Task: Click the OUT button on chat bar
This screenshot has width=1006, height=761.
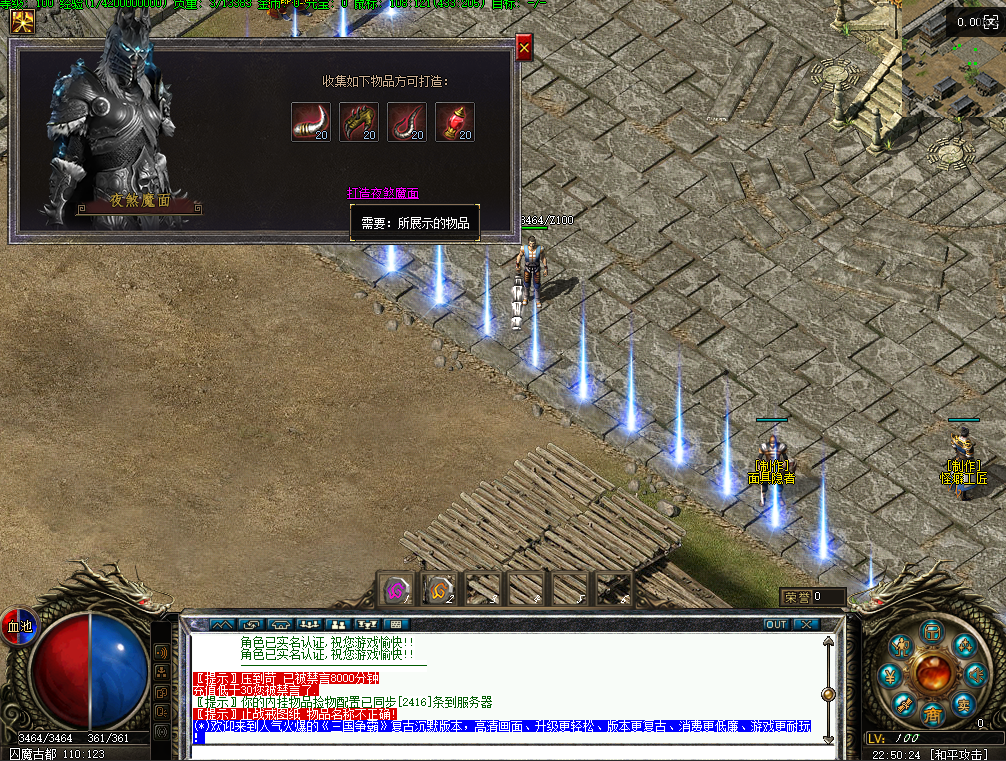Action: click(x=777, y=624)
